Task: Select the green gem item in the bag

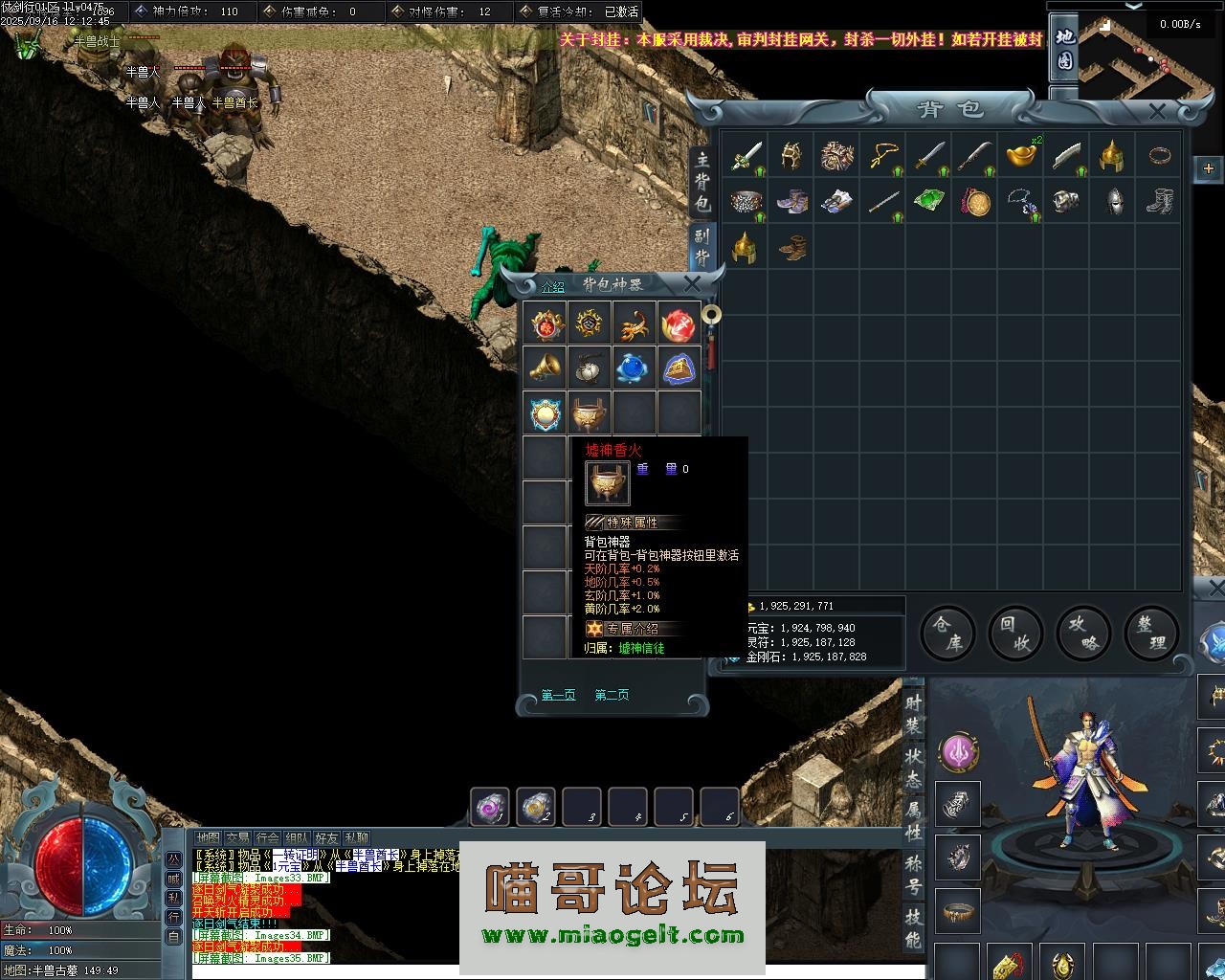Action: point(928,201)
